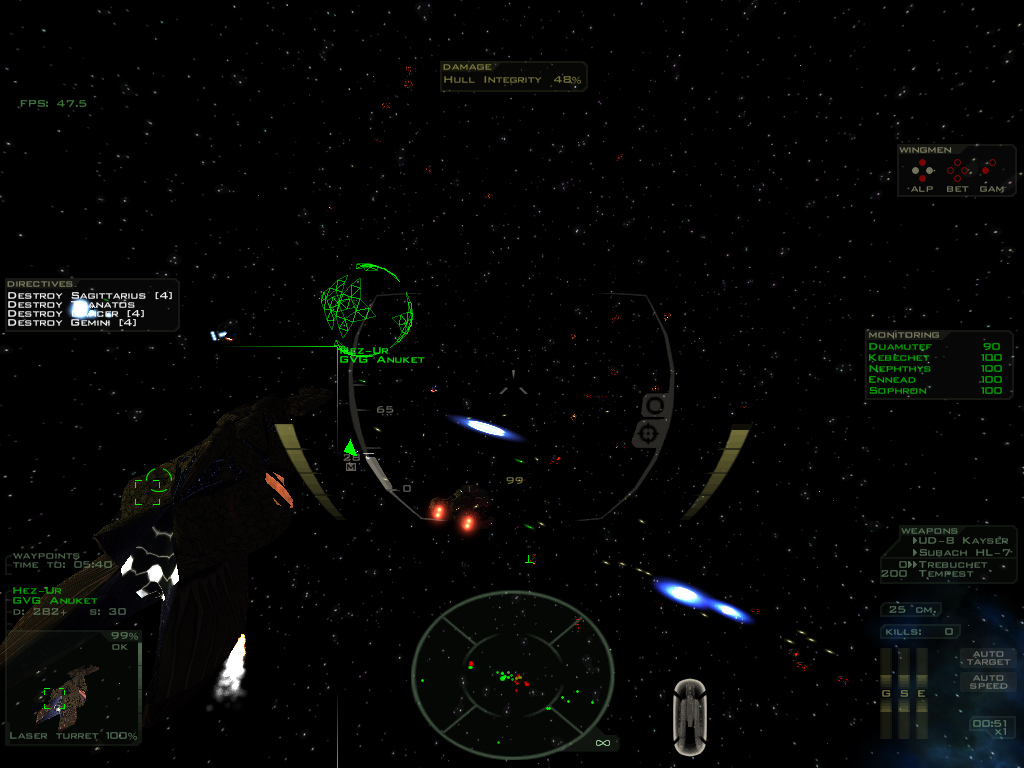Click the player ship shield icon
Screen dimensions: 1024x768
[690, 716]
